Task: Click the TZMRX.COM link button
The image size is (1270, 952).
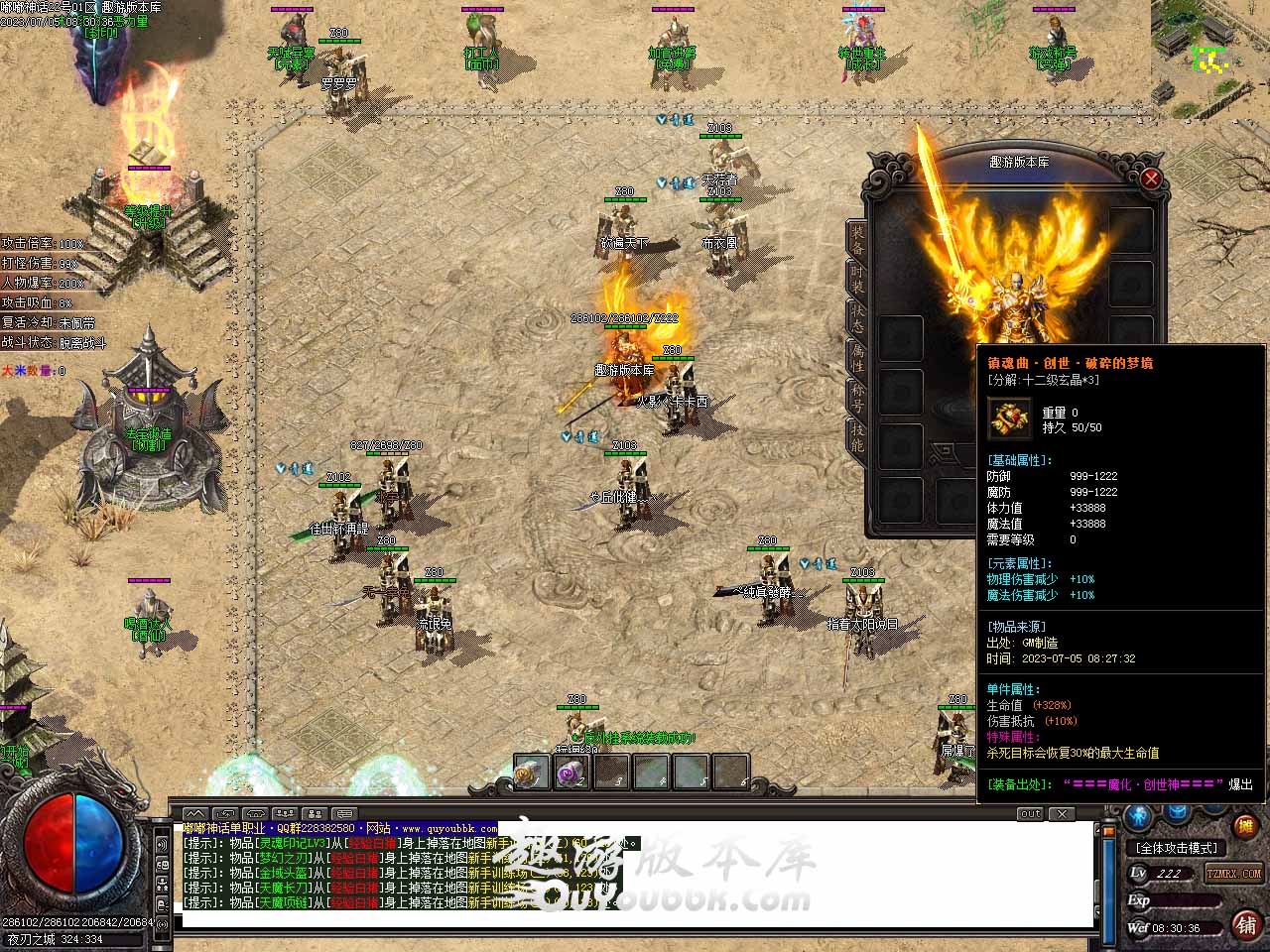Action: coord(1233,874)
